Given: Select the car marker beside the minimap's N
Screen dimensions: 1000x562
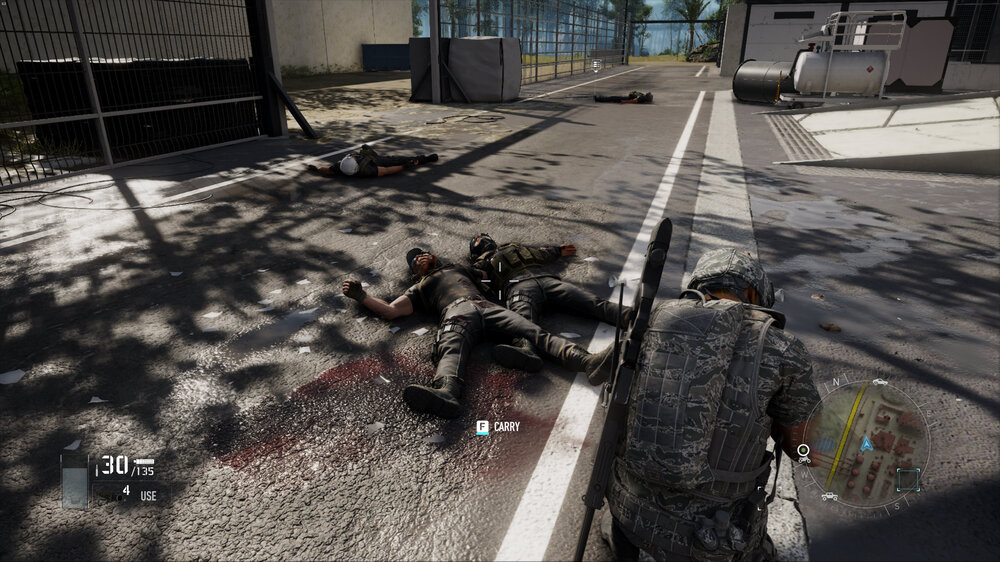Looking at the screenshot, I should tap(879, 381).
